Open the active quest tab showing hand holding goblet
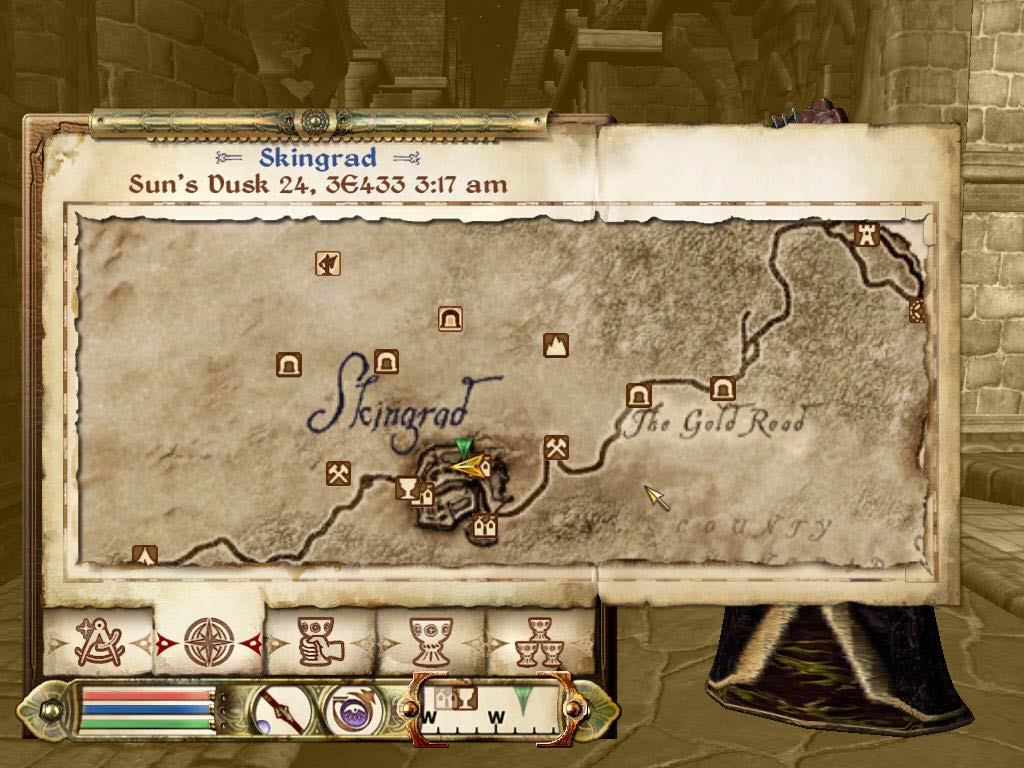This screenshot has height=768, width=1024. point(321,641)
